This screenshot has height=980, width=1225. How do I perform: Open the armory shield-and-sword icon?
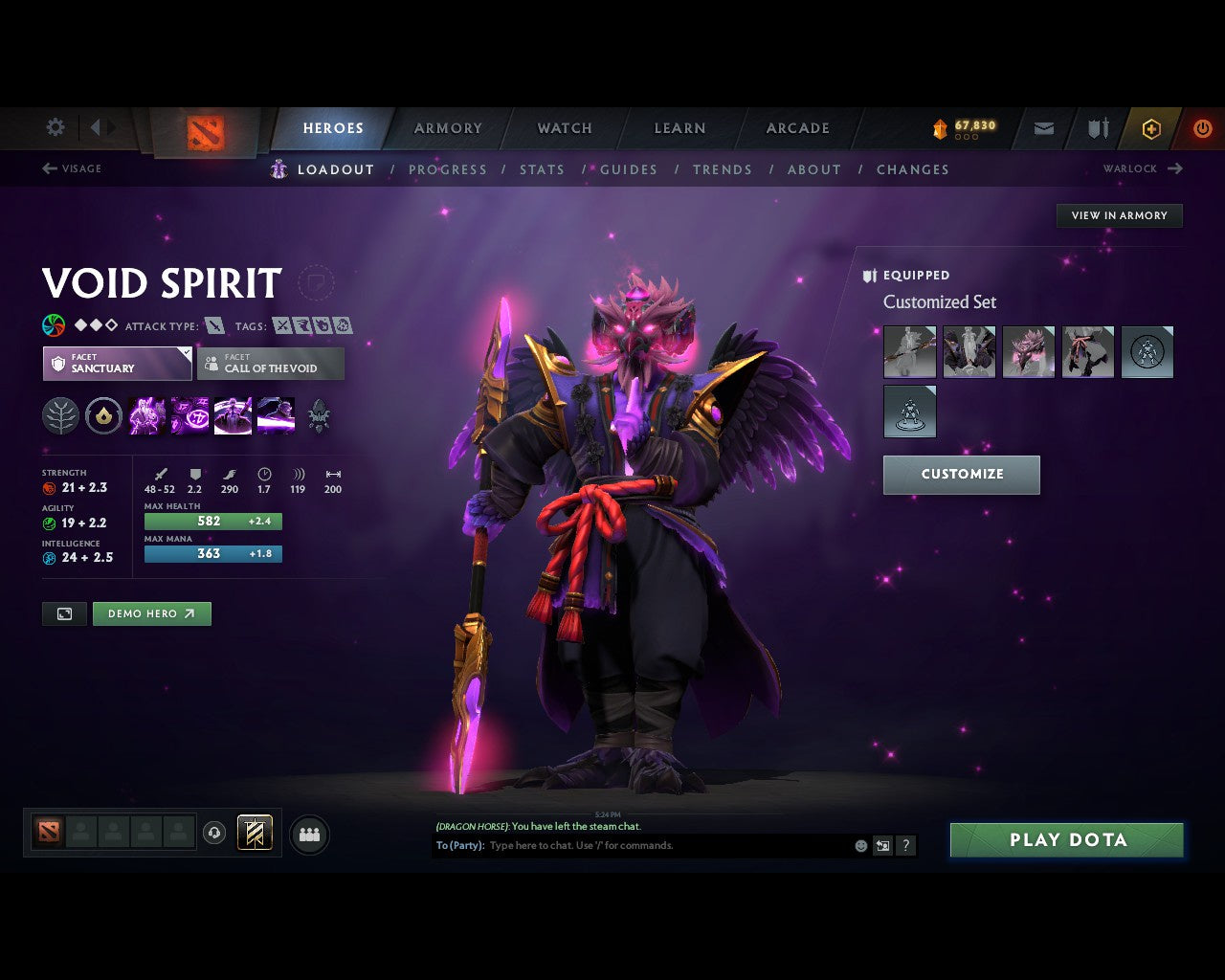click(x=1097, y=128)
